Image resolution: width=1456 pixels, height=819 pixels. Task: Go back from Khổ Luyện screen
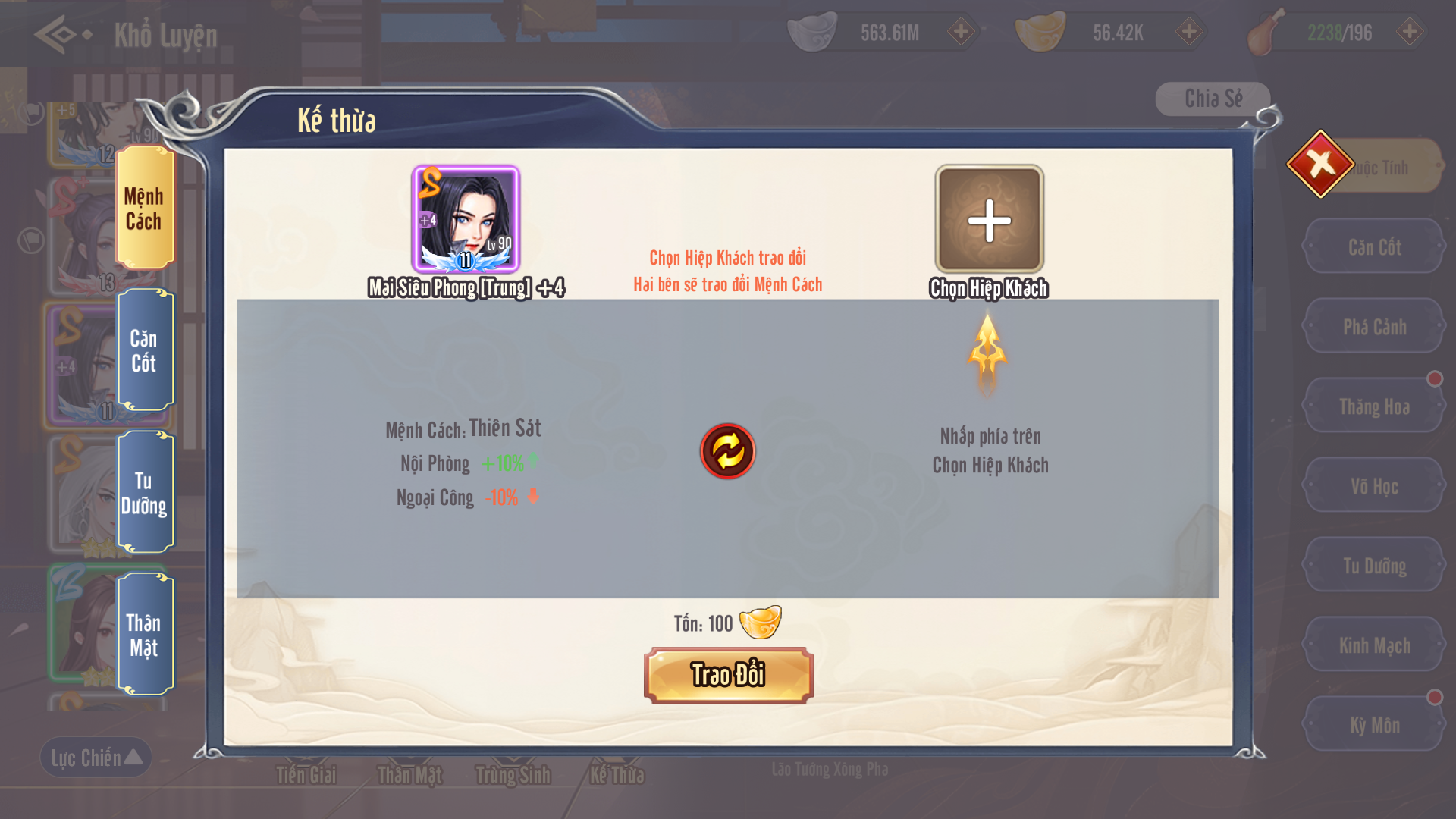click(x=62, y=34)
